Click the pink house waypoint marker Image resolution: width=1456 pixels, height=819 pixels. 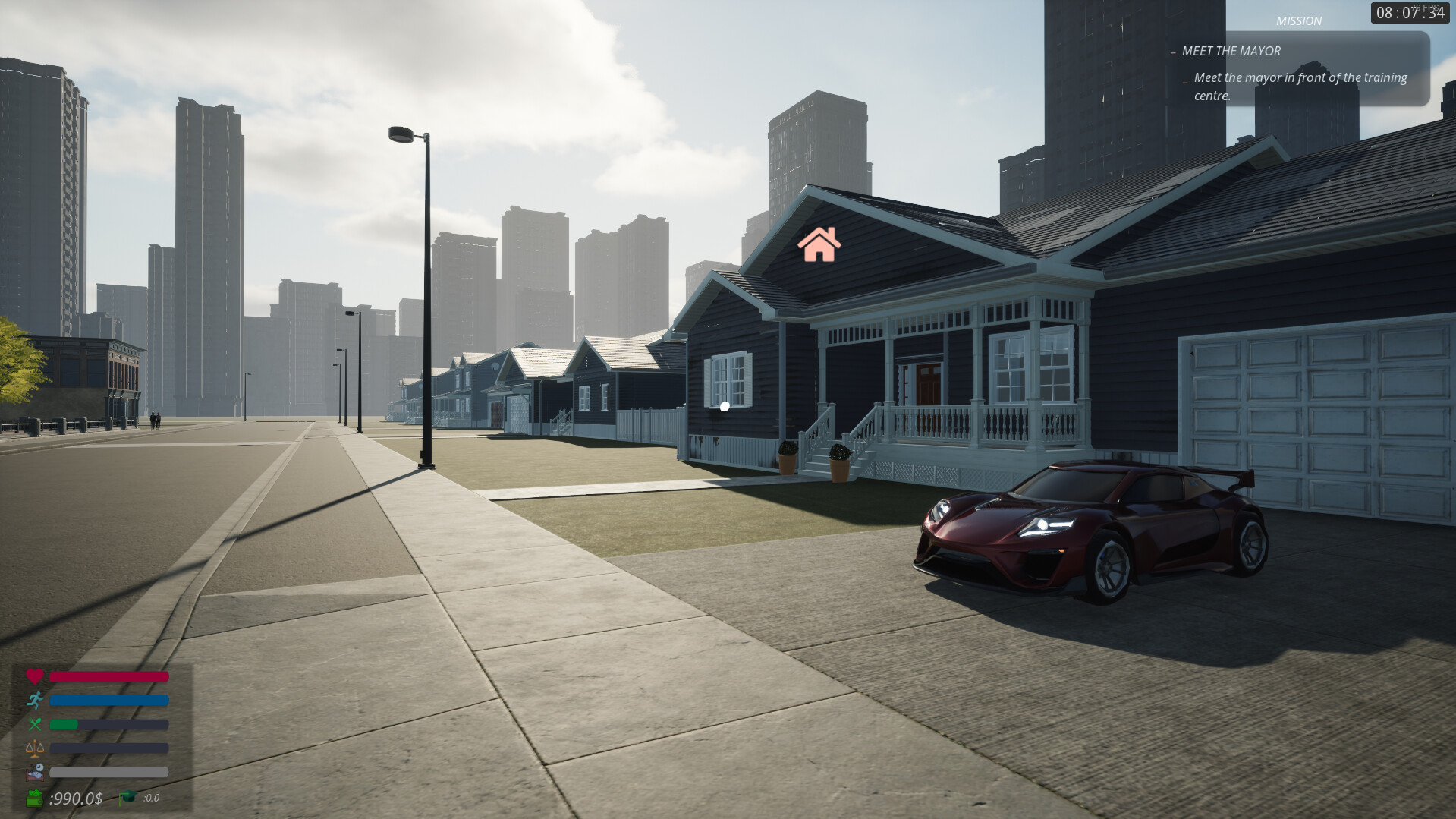(x=819, y=244)
